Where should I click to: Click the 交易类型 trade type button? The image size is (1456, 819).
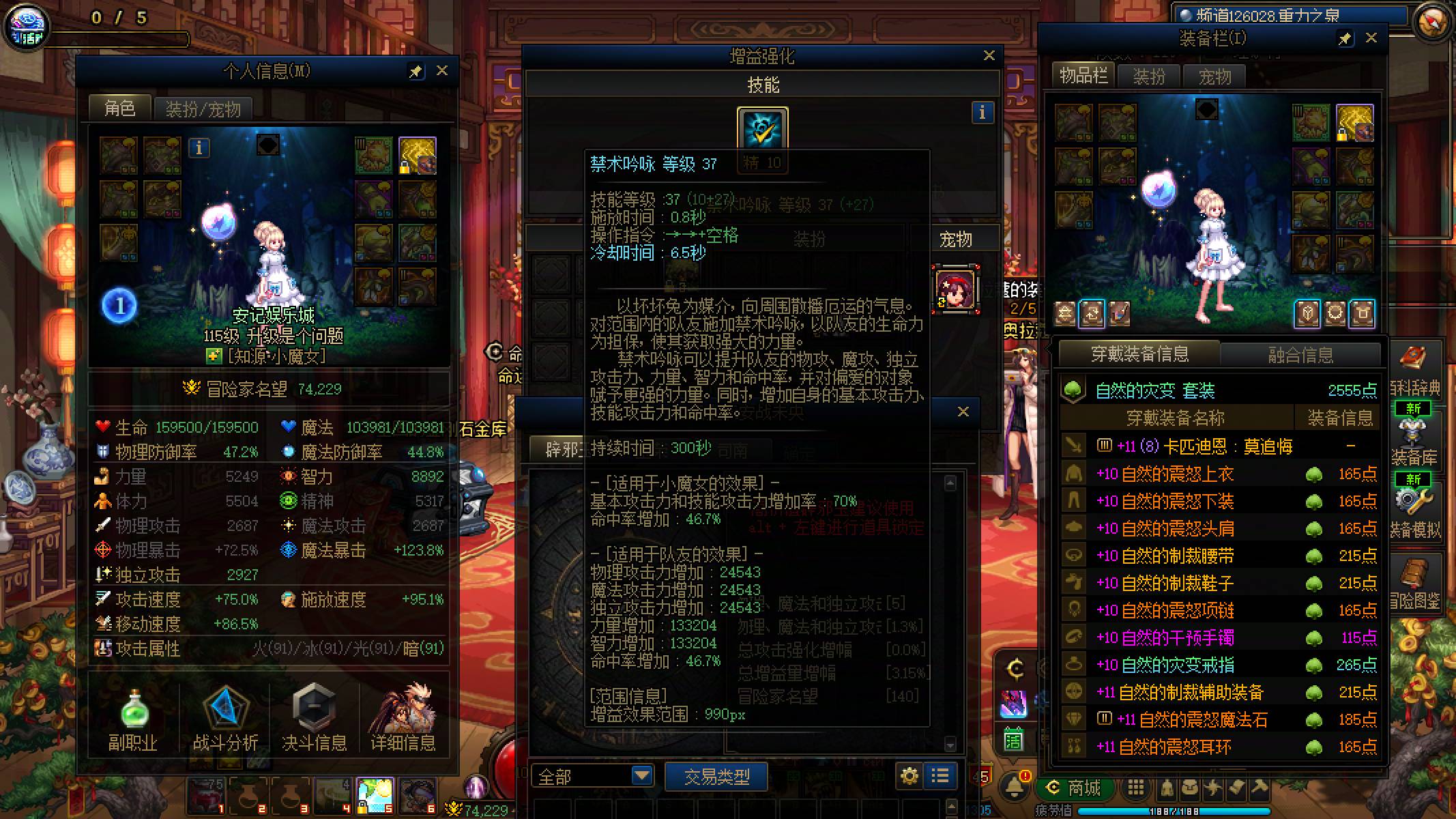tap(716, 776)
